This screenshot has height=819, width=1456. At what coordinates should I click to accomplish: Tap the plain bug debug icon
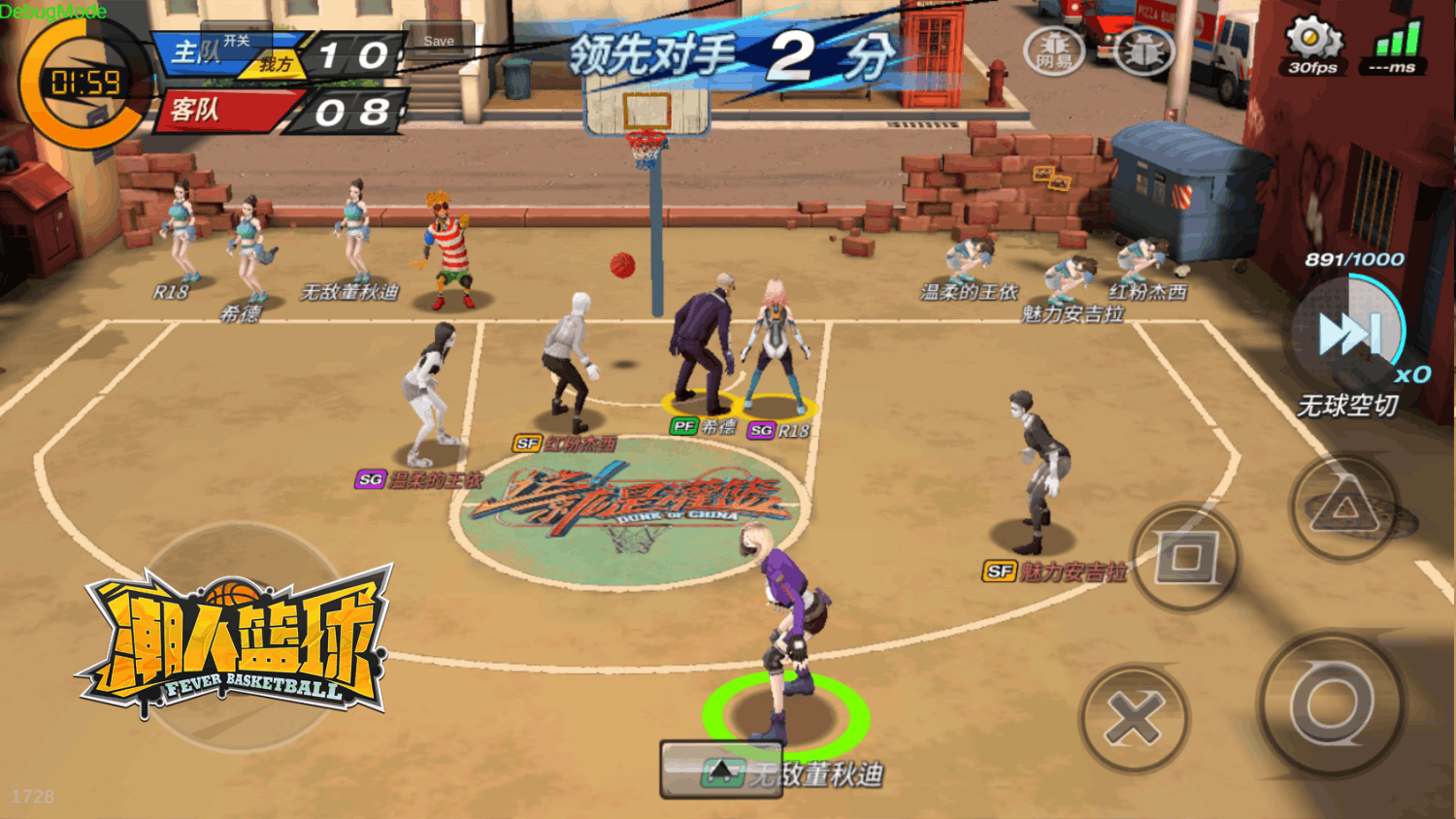click(1143, 49)
